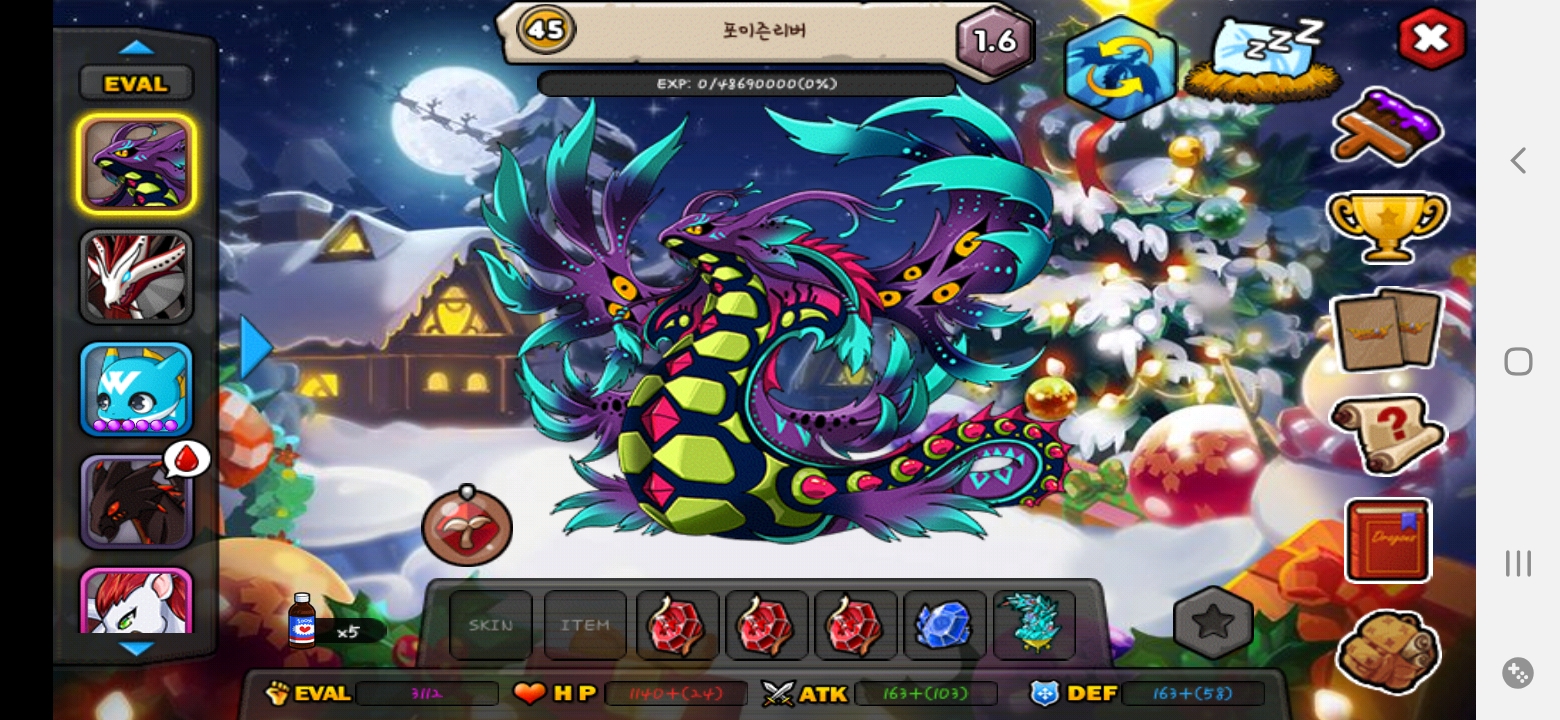Click the dragon swap hexagon button

[x=1119, y=68]
